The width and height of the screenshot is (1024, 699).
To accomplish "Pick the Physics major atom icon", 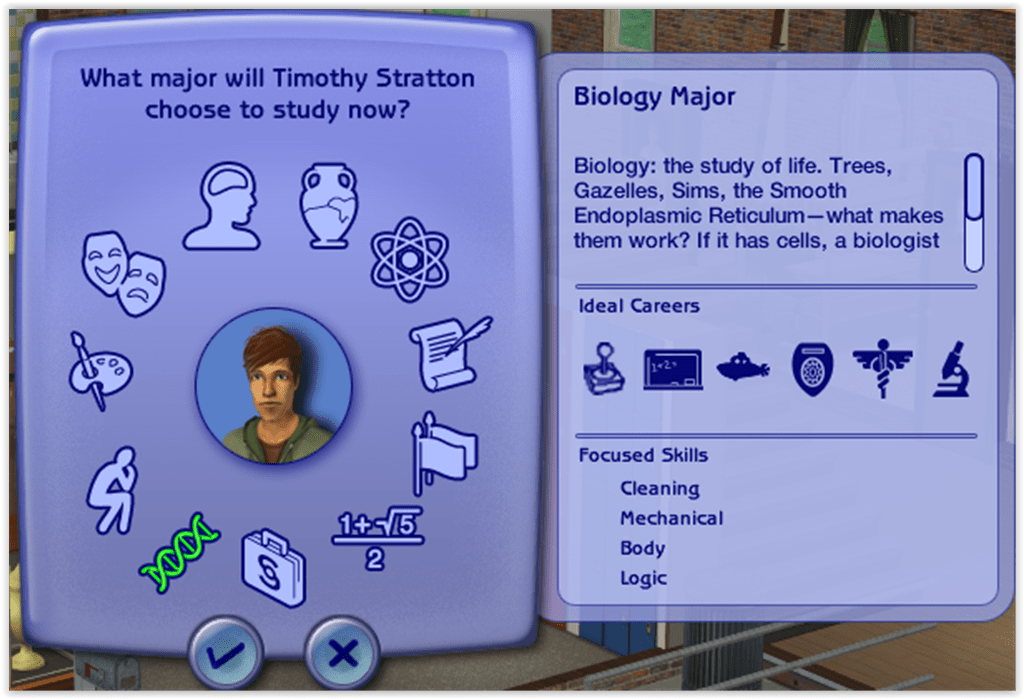I will (x=410, y=253).
